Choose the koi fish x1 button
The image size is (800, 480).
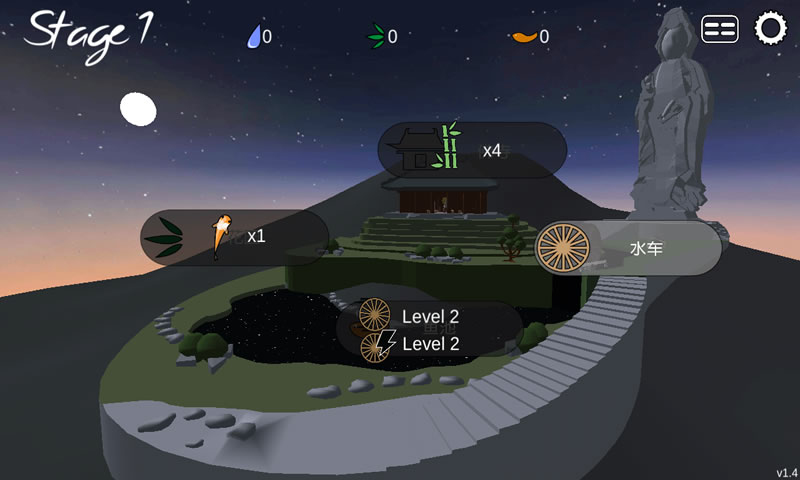tap(235, 237)
